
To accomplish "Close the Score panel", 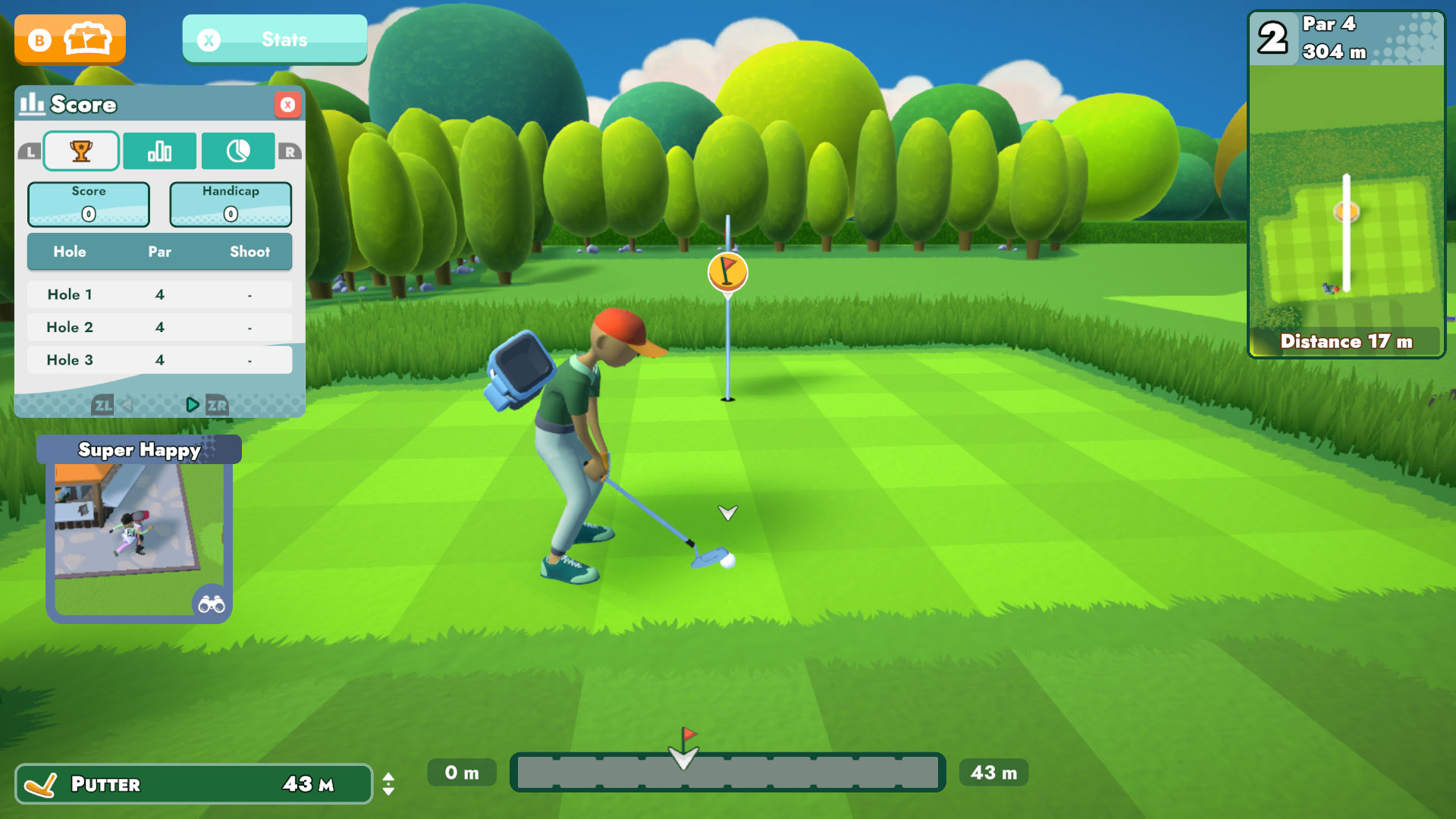I will coord(287,105).
